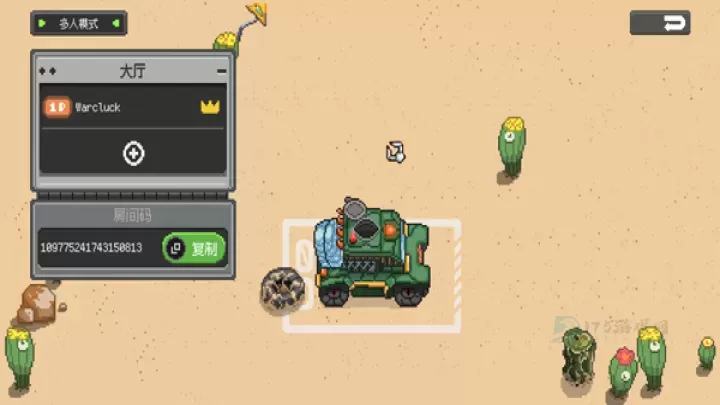Screen dimensions: 720x405
Task: Minimize the 大厅 lobby panel
Action: (x=221, y=72)
